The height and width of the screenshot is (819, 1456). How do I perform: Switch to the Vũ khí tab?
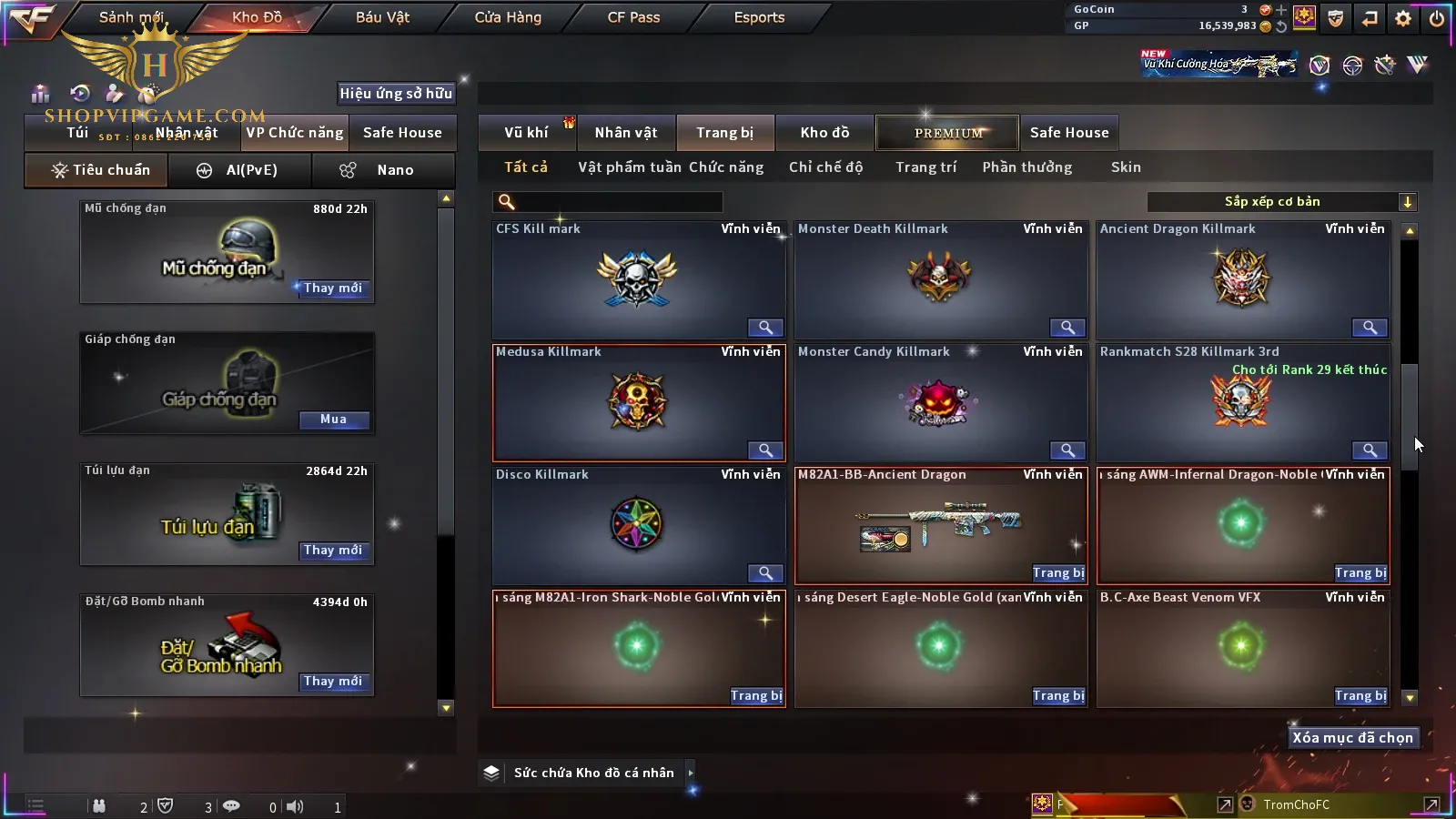pyautogui.click(x=526, y=133)
